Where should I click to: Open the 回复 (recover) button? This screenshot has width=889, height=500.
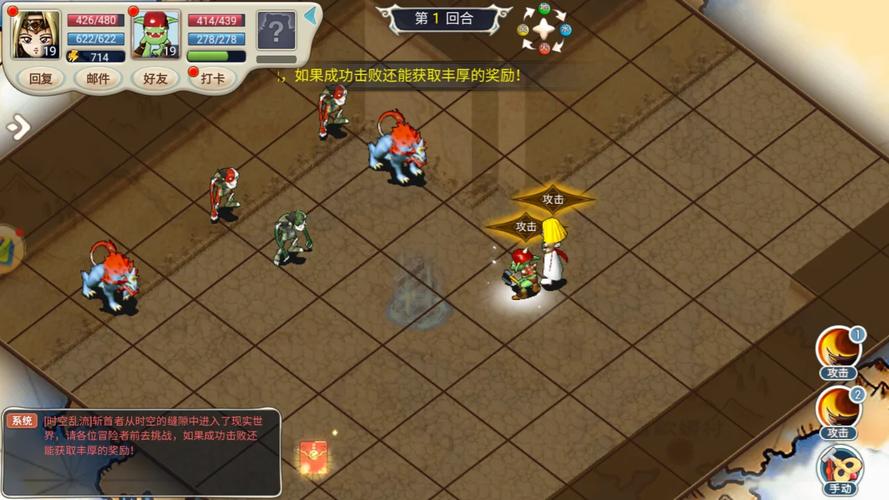click(x=41, y=79)
